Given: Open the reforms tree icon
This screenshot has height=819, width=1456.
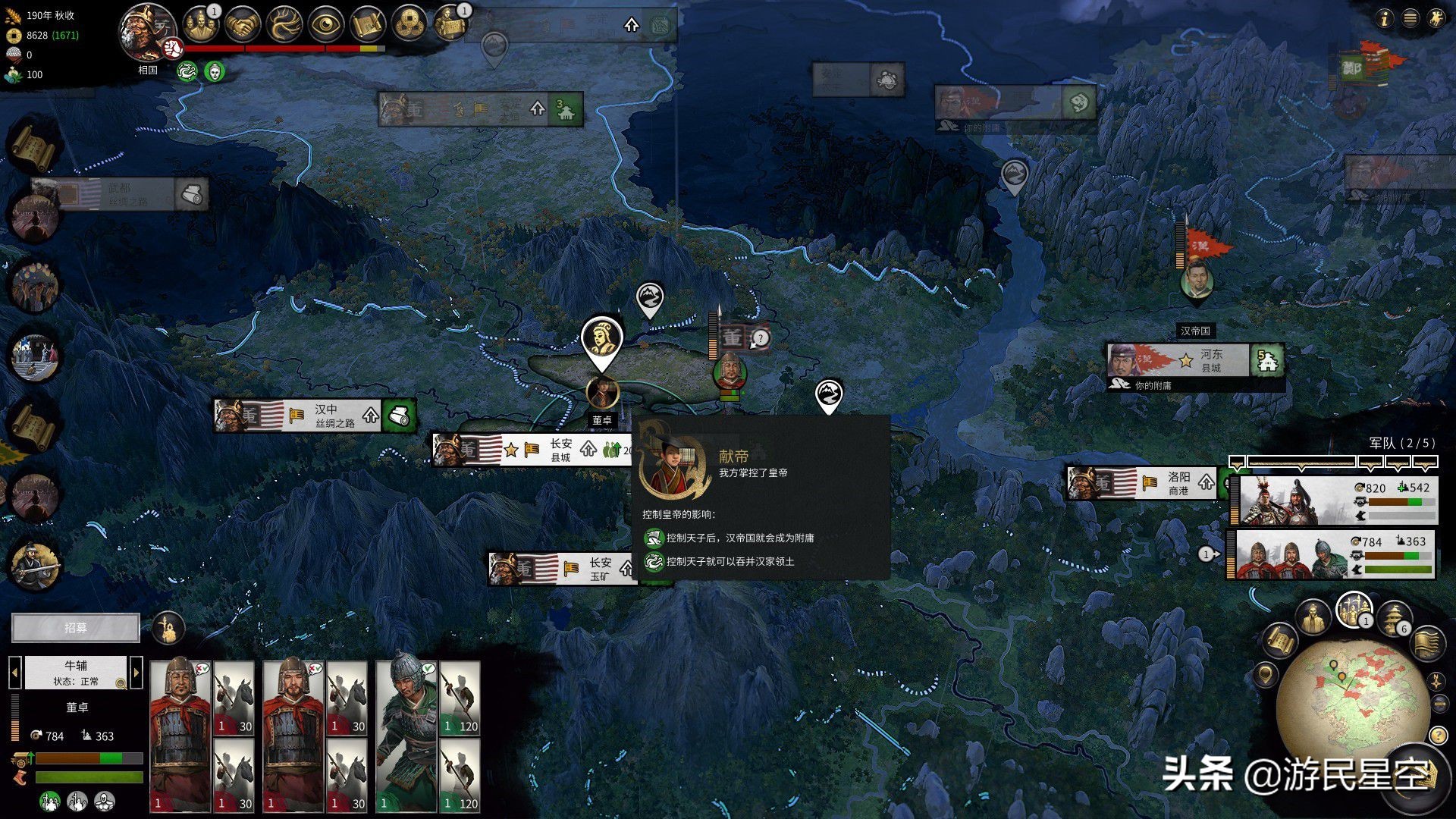Looking at the screenshot, I should click(284, 24).
